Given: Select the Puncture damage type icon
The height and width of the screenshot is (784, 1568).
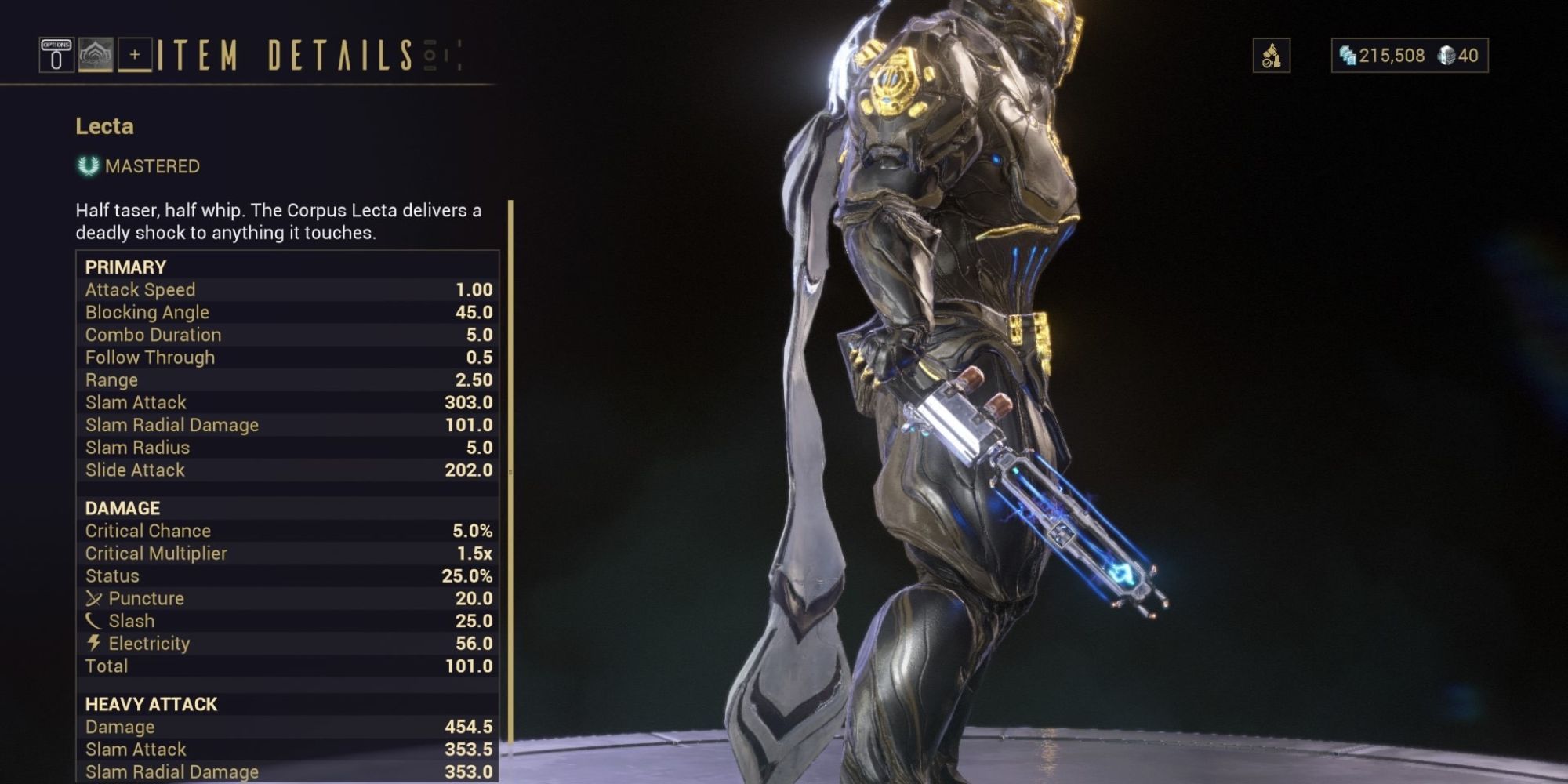Looking at the screenshot, I should tap(96, 597).
